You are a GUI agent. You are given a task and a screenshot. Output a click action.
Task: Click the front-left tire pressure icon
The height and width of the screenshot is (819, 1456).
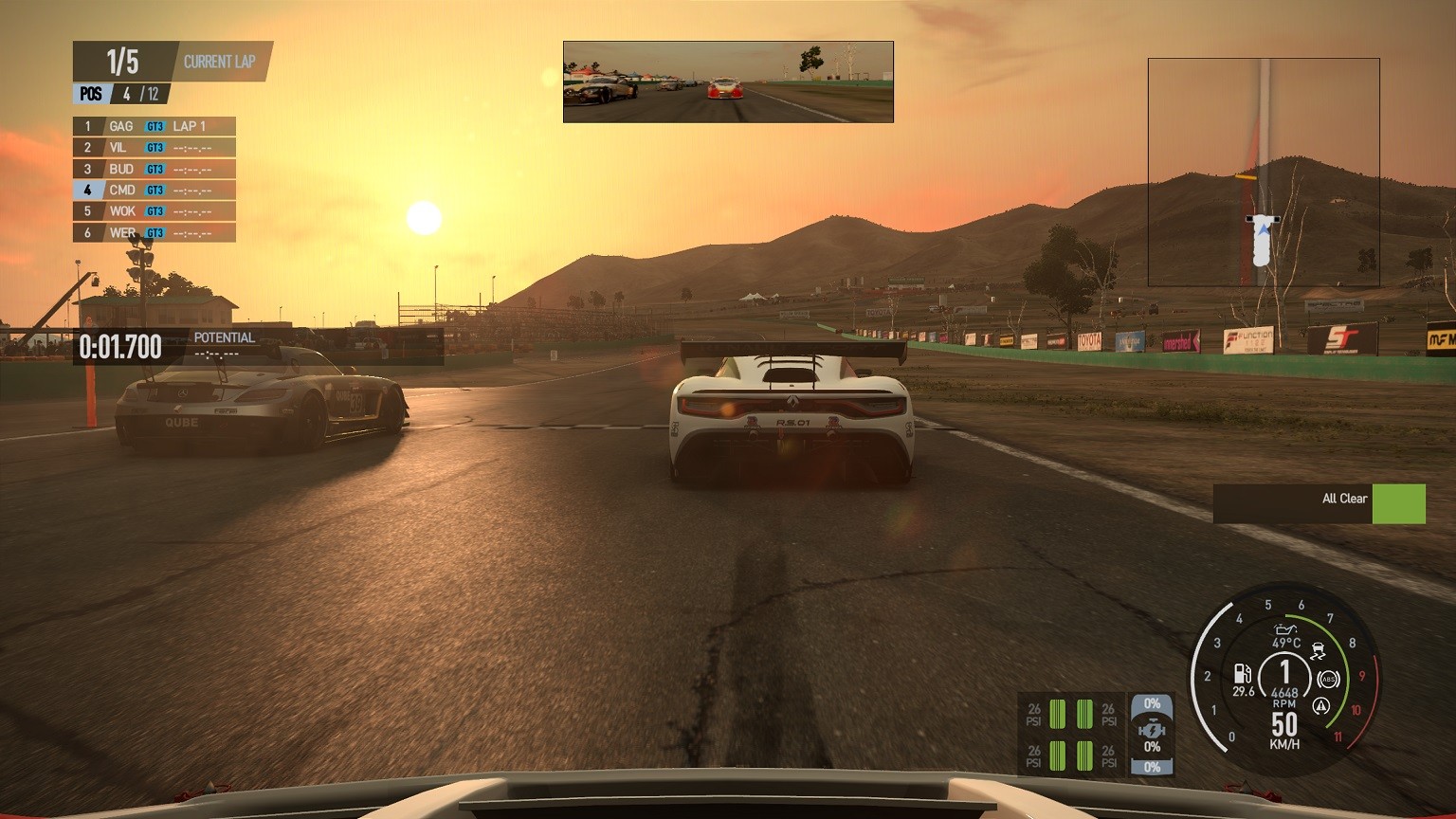click(x=1058, y=714)
